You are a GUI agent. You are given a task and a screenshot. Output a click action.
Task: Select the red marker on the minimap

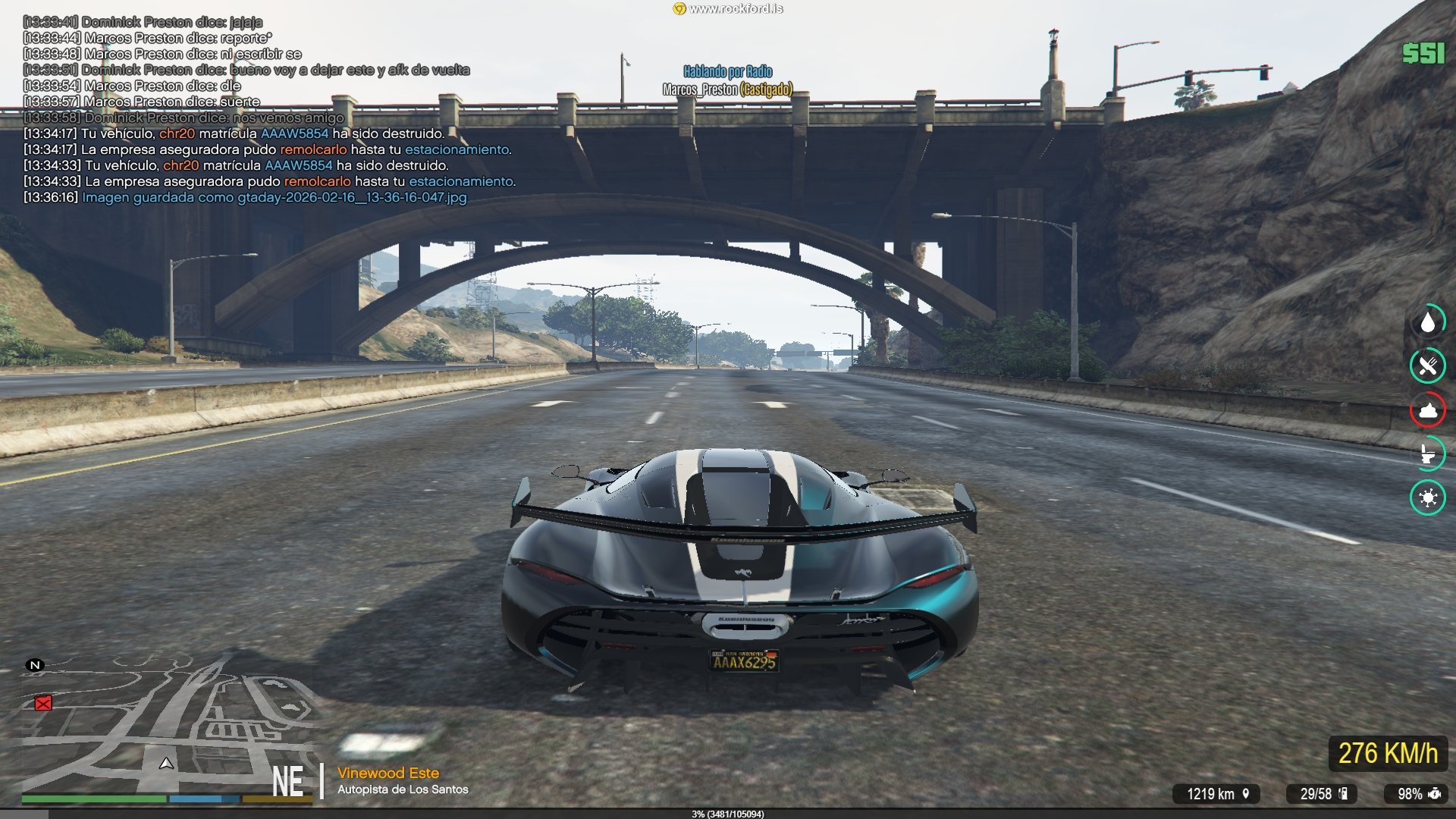(43, 704)
